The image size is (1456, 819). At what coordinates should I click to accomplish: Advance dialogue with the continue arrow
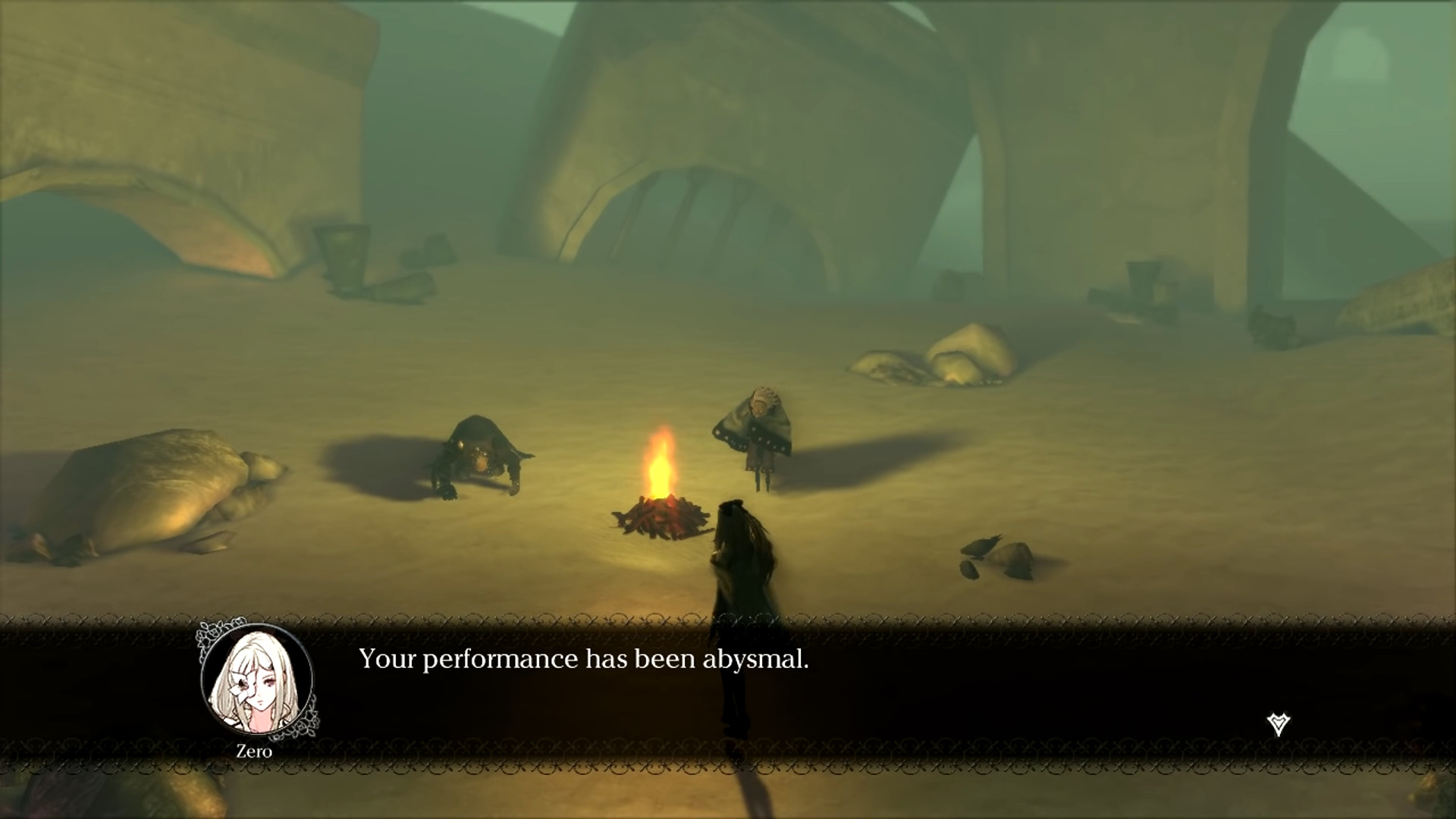coord(1278,724)
